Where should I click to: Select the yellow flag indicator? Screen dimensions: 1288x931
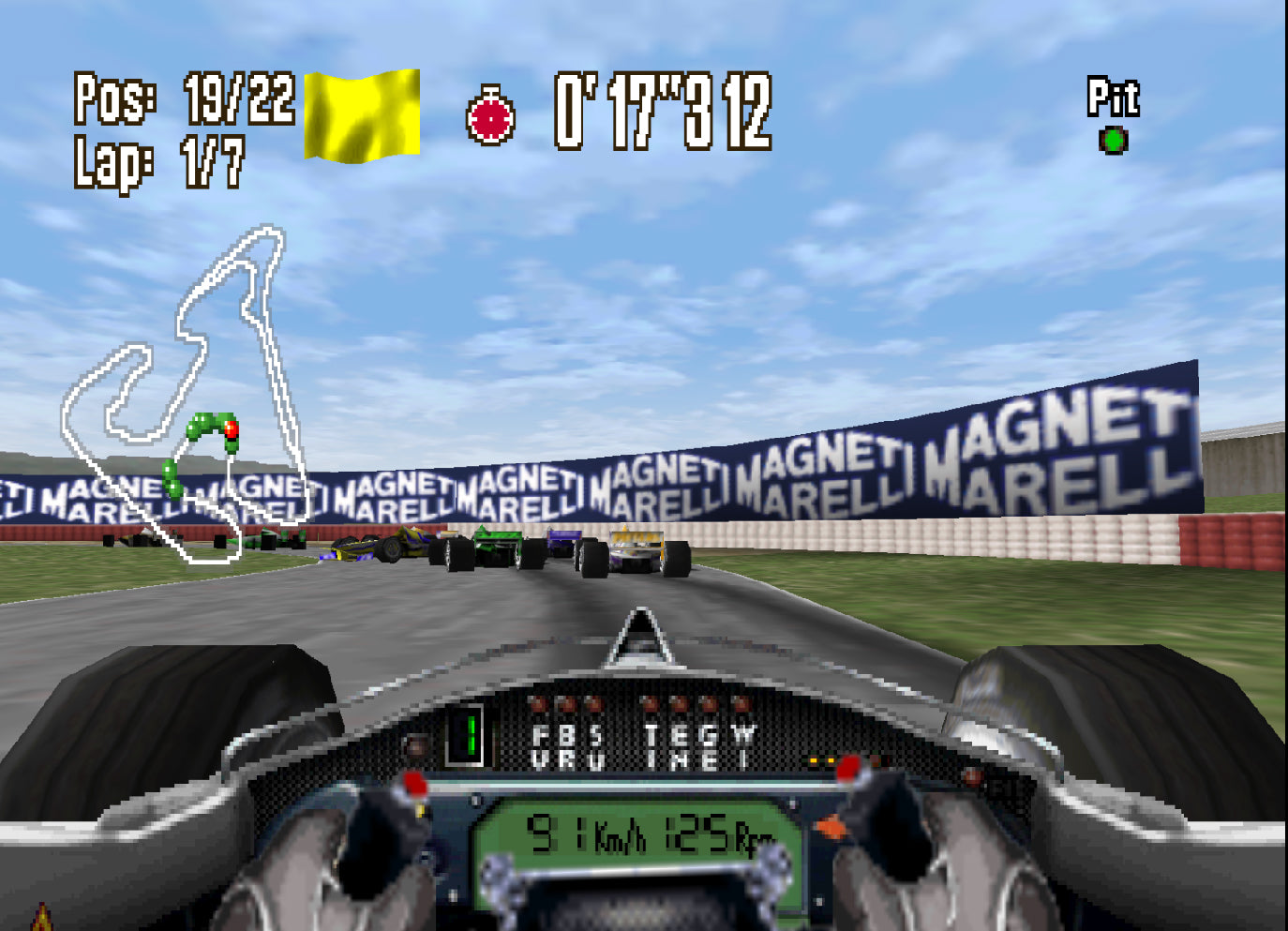tap(362, 115)
